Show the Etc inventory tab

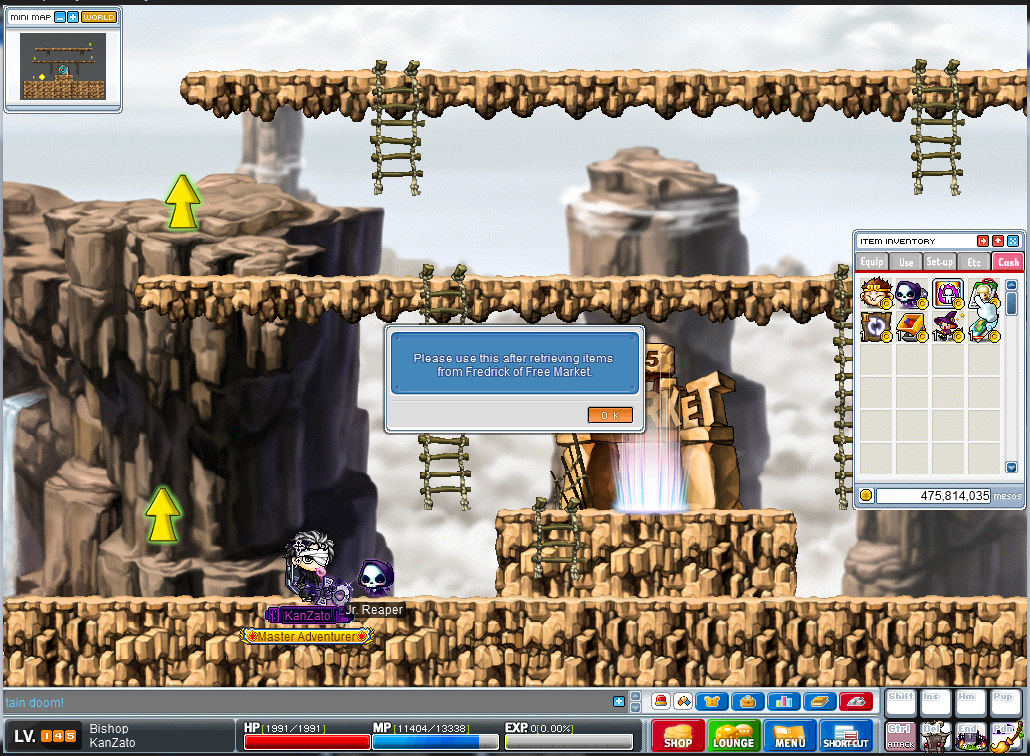[974, 262]
